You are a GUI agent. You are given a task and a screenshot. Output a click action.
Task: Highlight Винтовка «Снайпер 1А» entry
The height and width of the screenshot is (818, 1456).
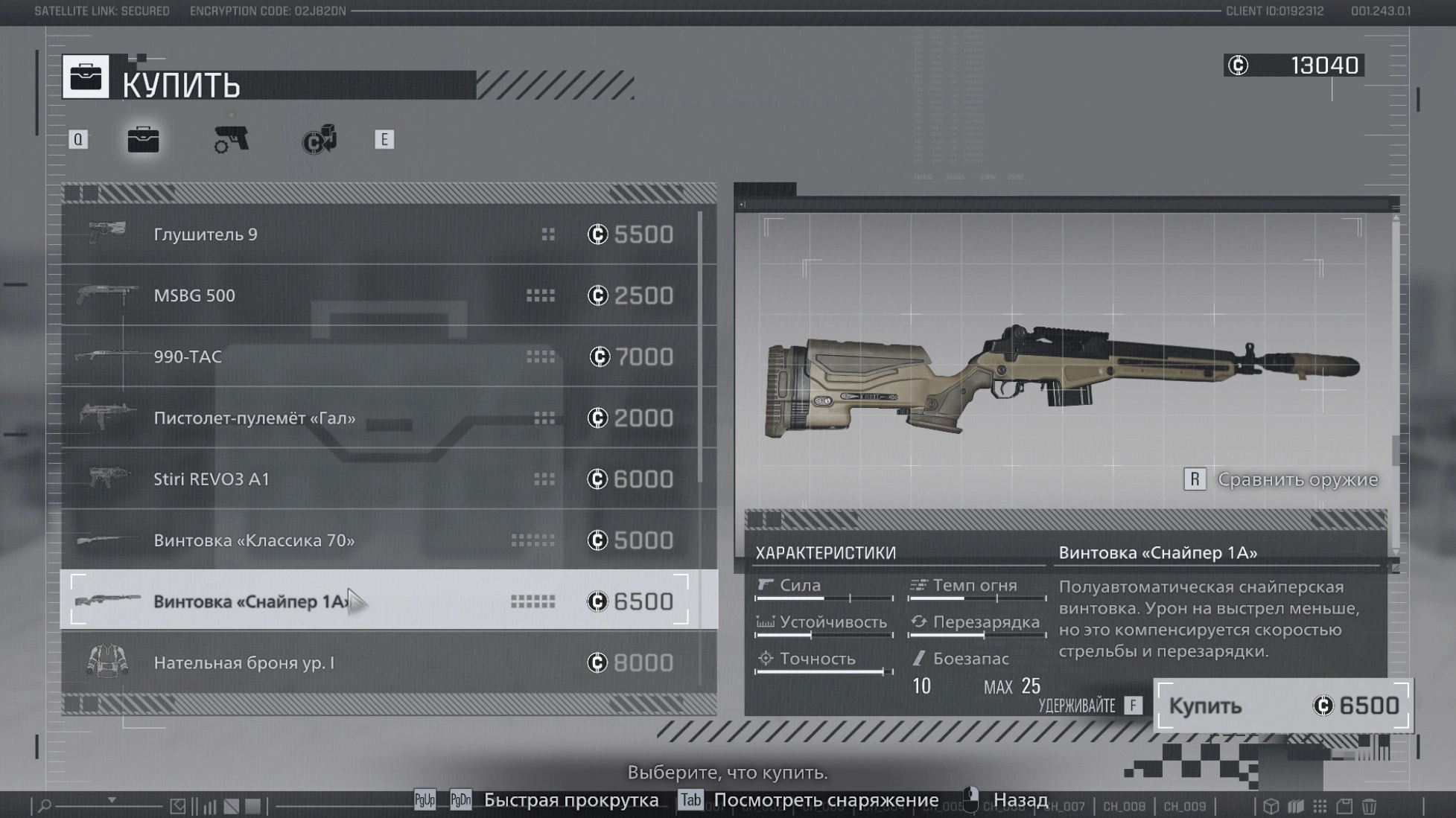pos(387,601)
